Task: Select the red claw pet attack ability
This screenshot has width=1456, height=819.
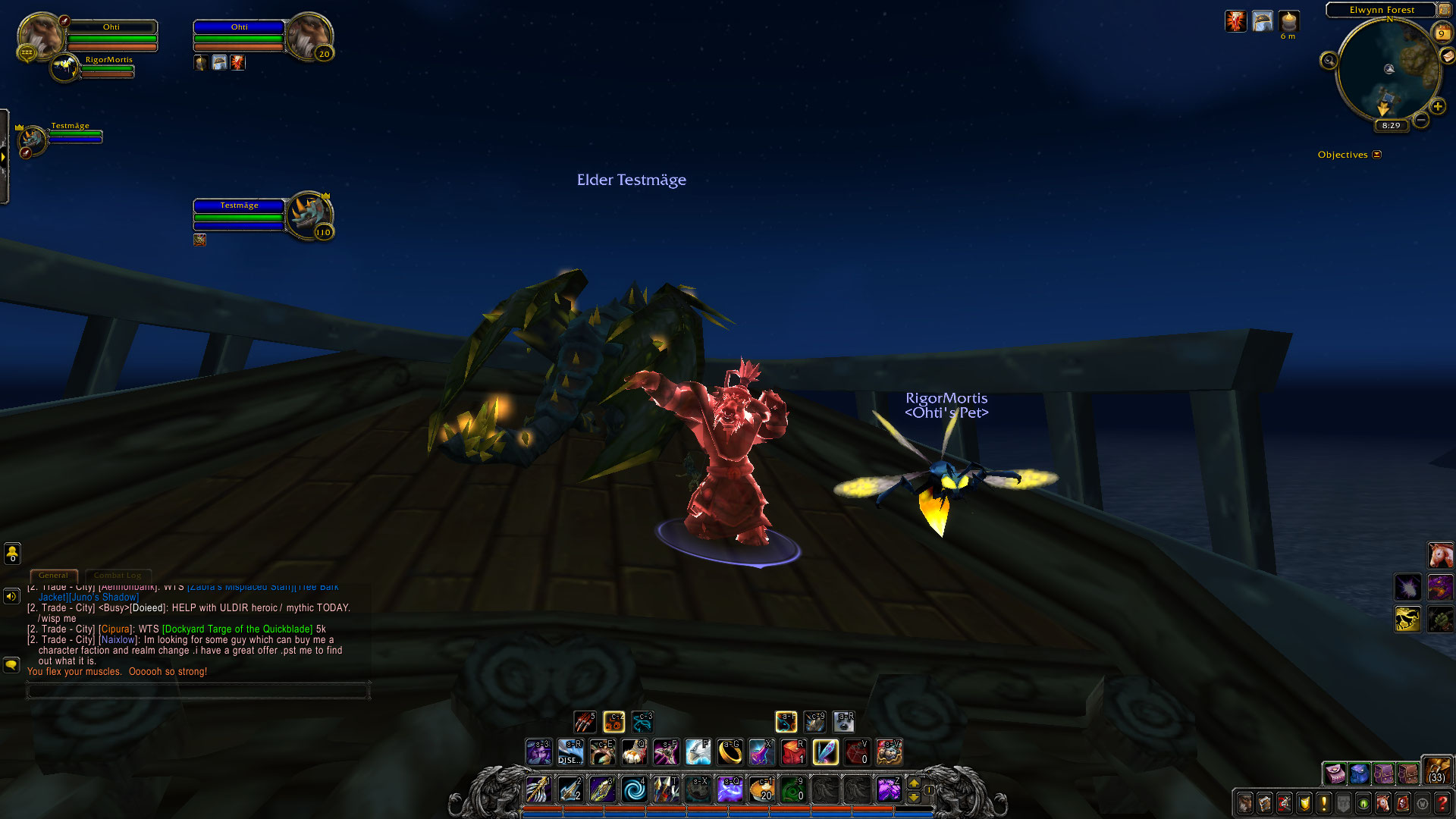Action: coord(584,721)
